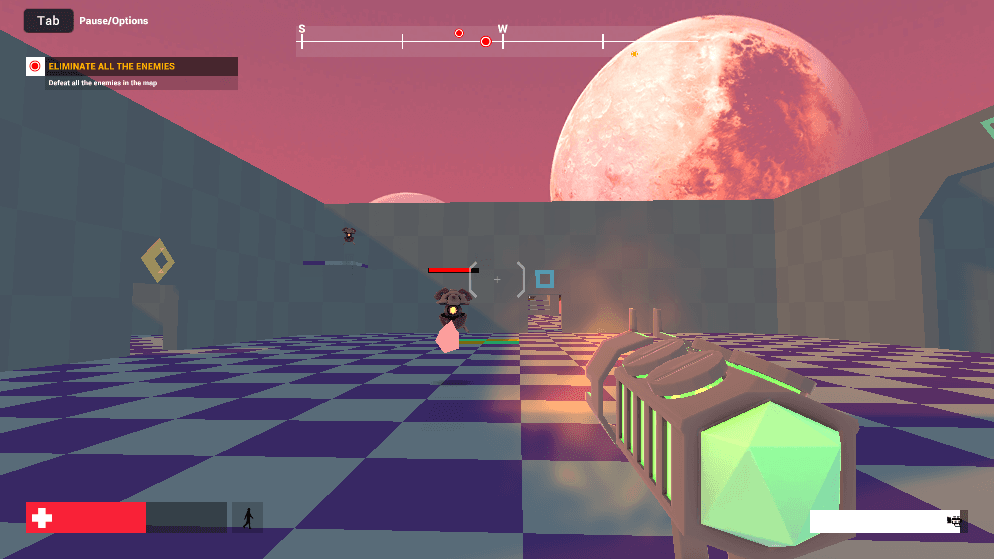Click the weapon icon beside the ammo bar

point(955,521)
